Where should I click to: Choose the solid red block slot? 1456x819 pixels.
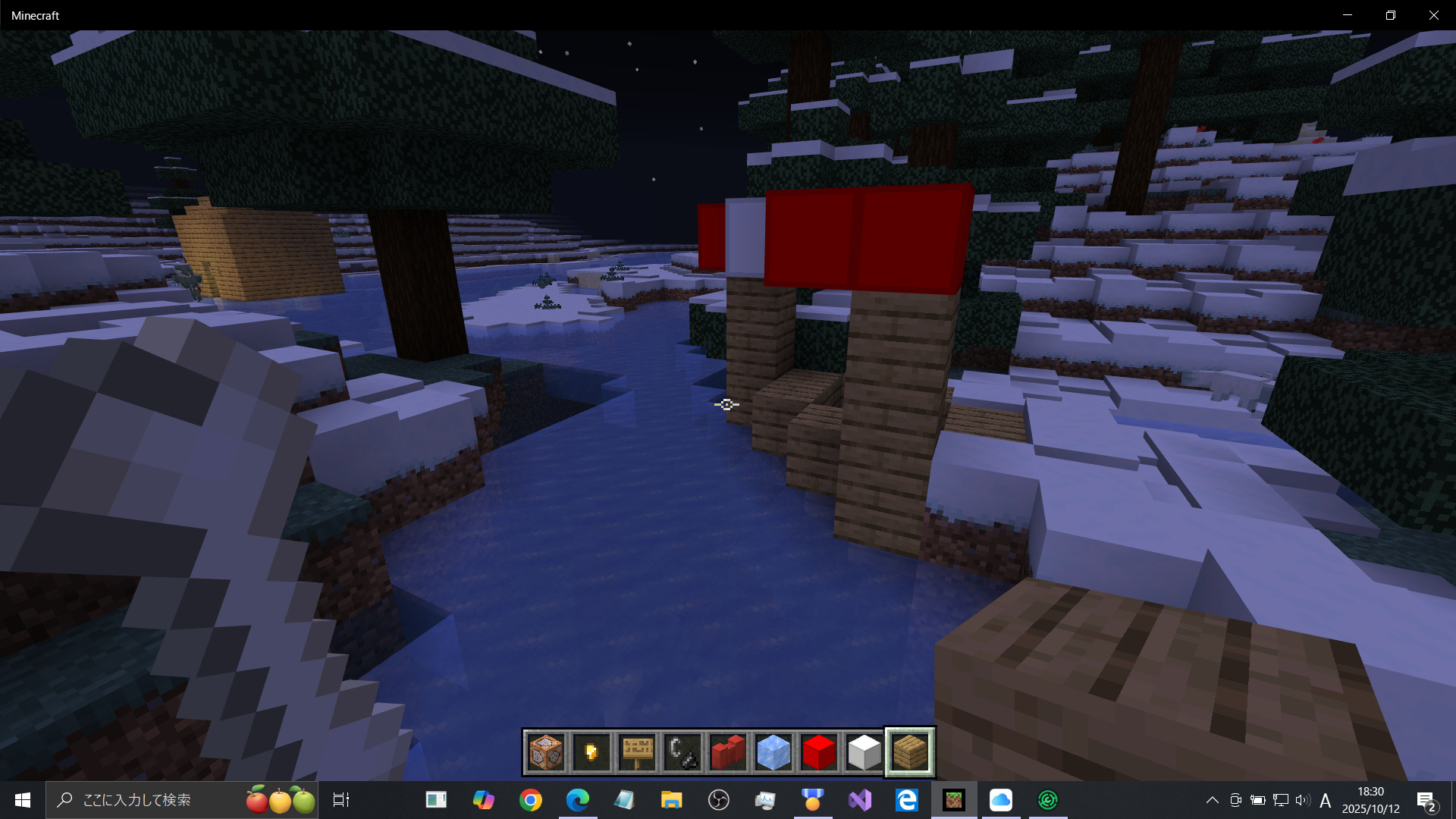pos(819,752)
